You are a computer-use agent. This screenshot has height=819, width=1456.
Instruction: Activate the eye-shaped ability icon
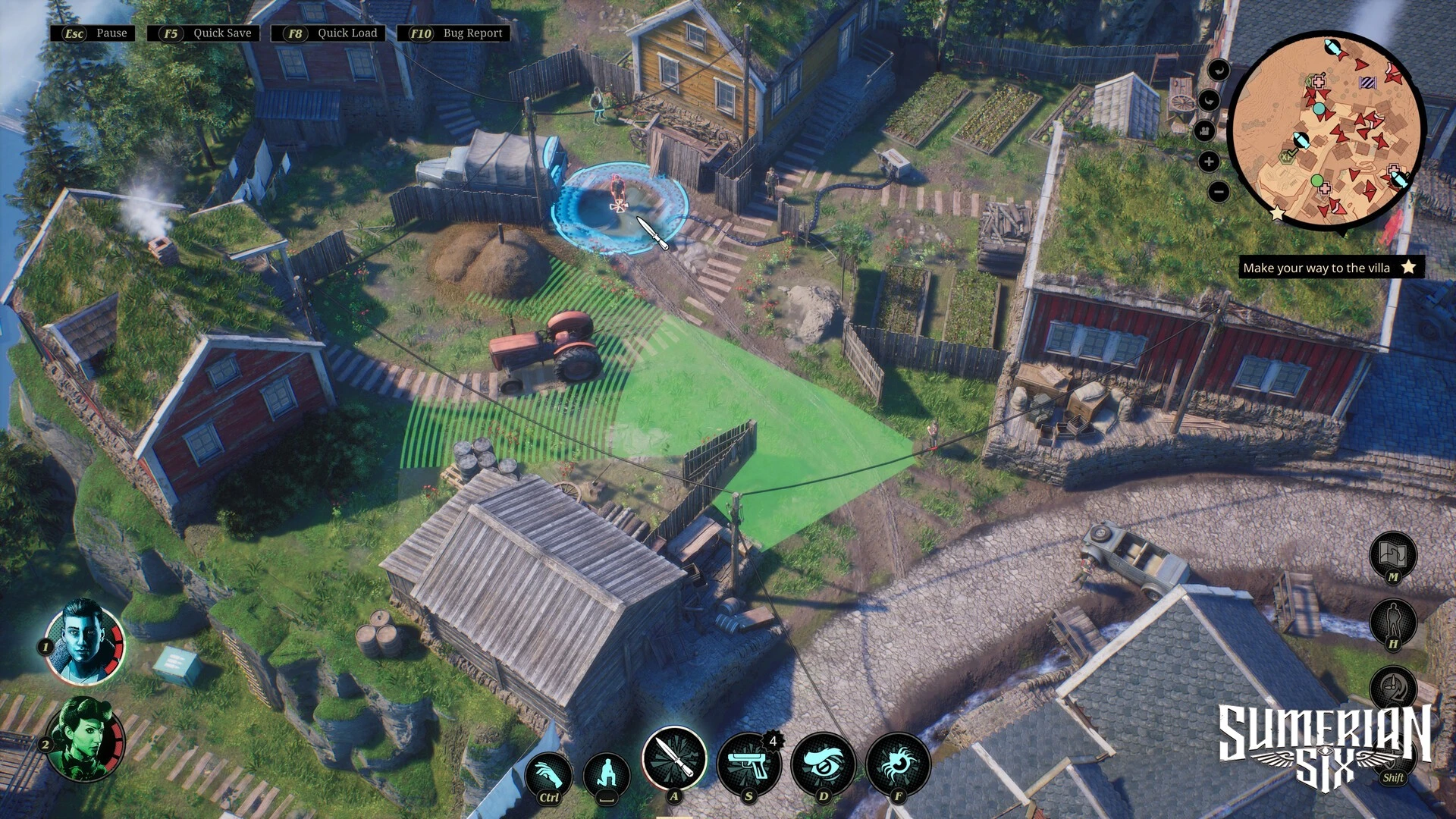(823, 764)
